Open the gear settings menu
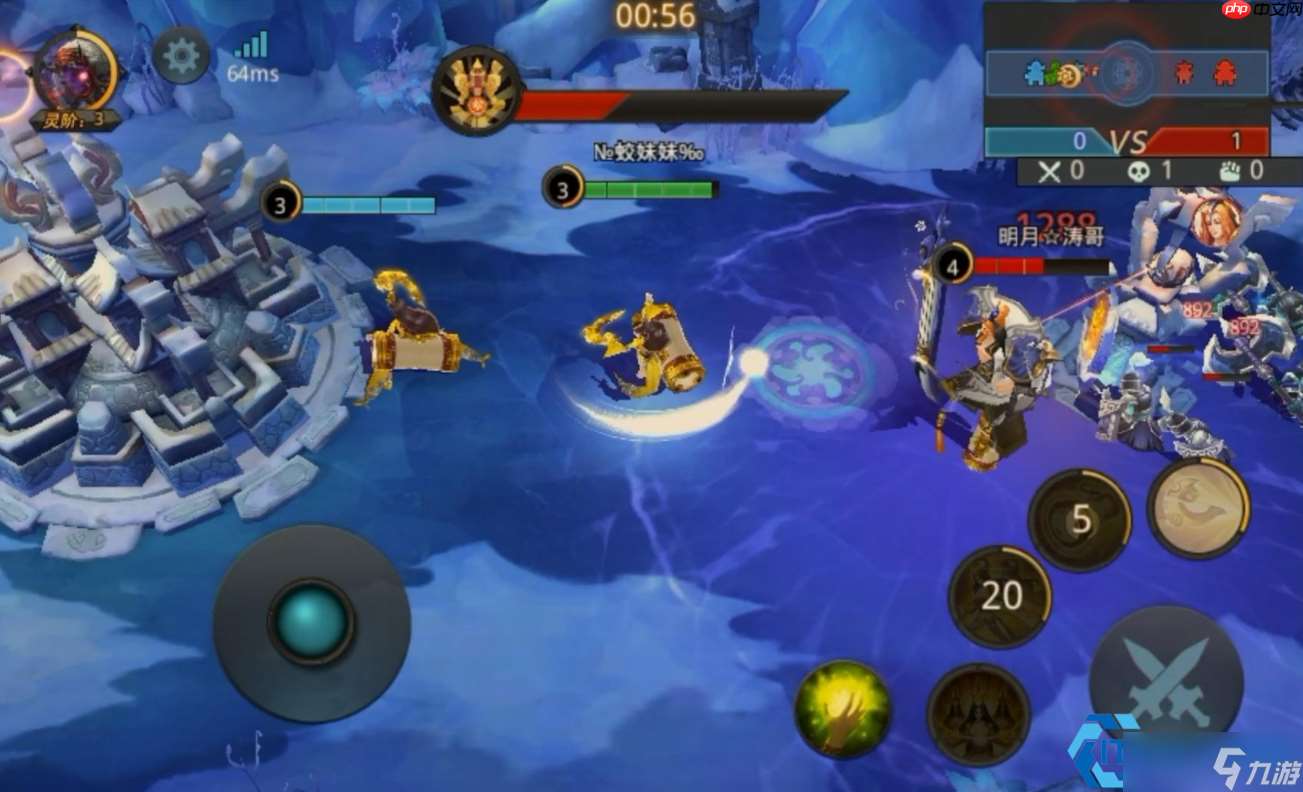The width and height of the screenshot is (1303, 792). [181, 56]
